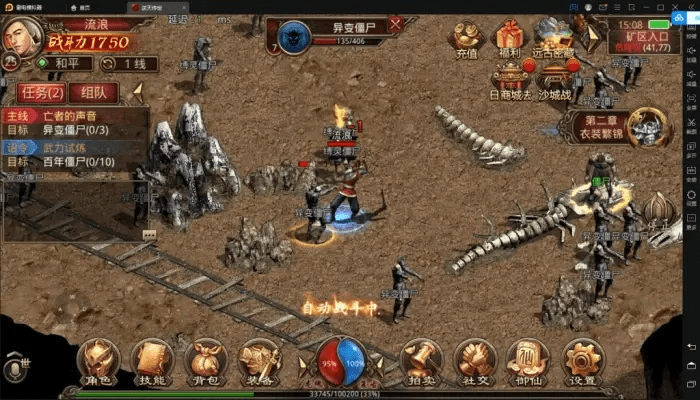
Task: Open the 拍卖 auction house
Action: [420, 360]
